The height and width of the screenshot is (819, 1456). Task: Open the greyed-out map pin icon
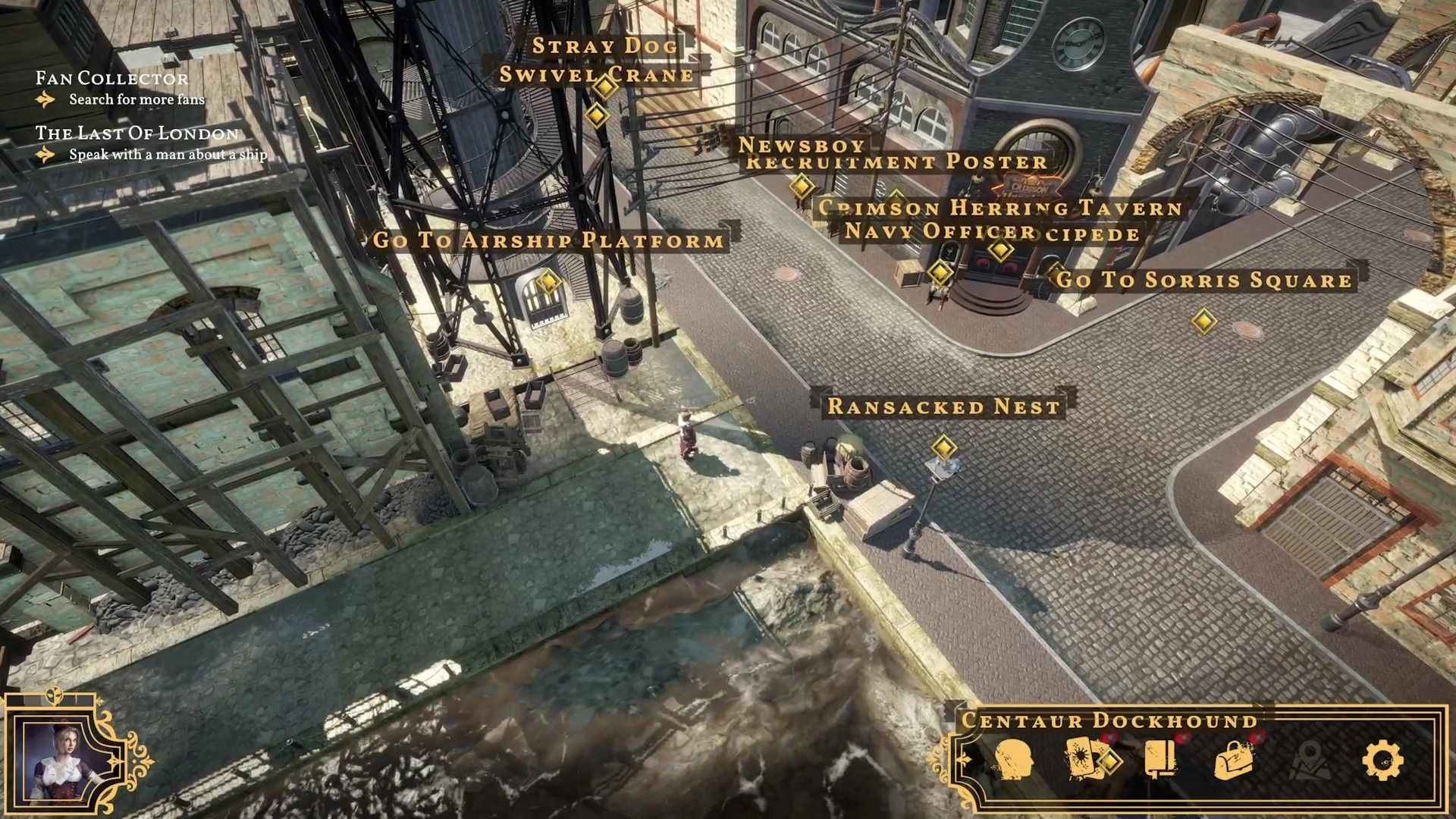tap(1309, 760)
